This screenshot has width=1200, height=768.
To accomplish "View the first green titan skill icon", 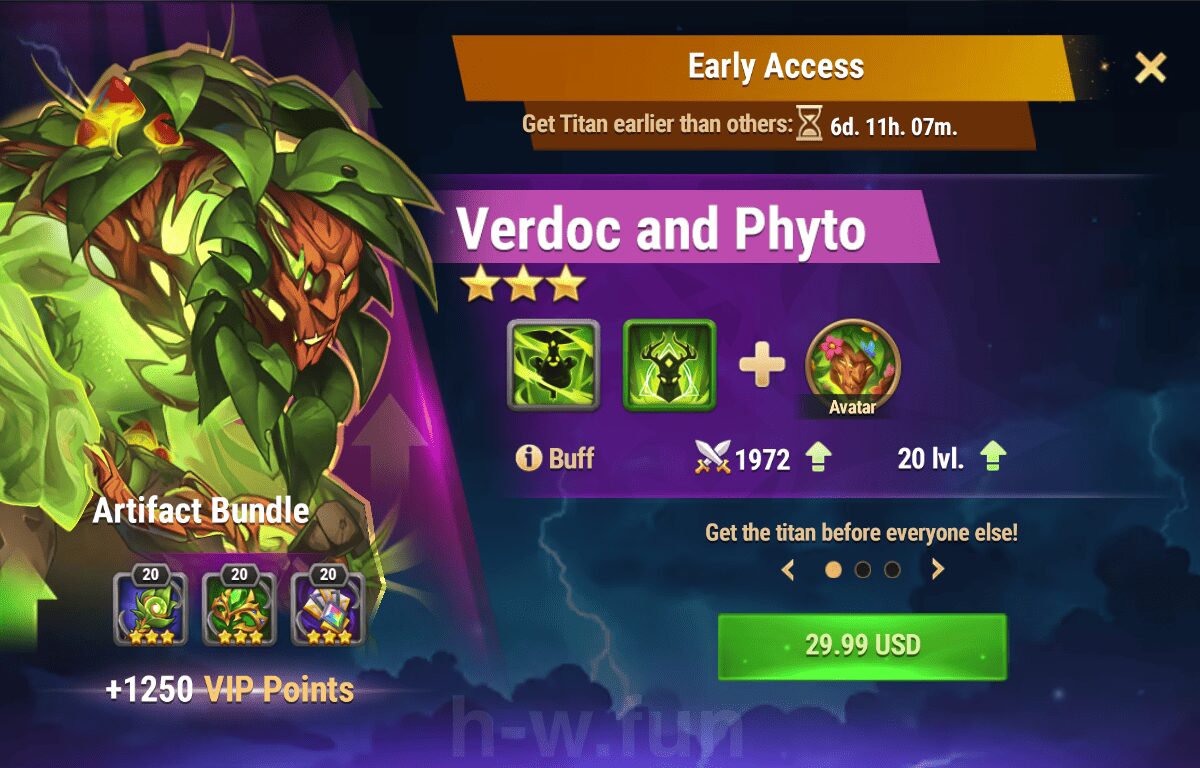I will (x=553, y=365).
